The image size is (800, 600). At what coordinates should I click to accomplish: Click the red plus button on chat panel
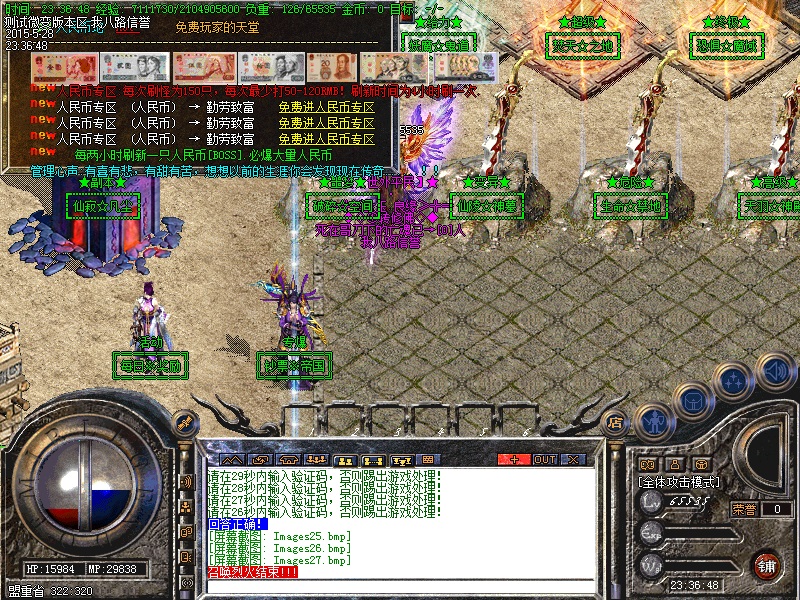coord(514,459)
